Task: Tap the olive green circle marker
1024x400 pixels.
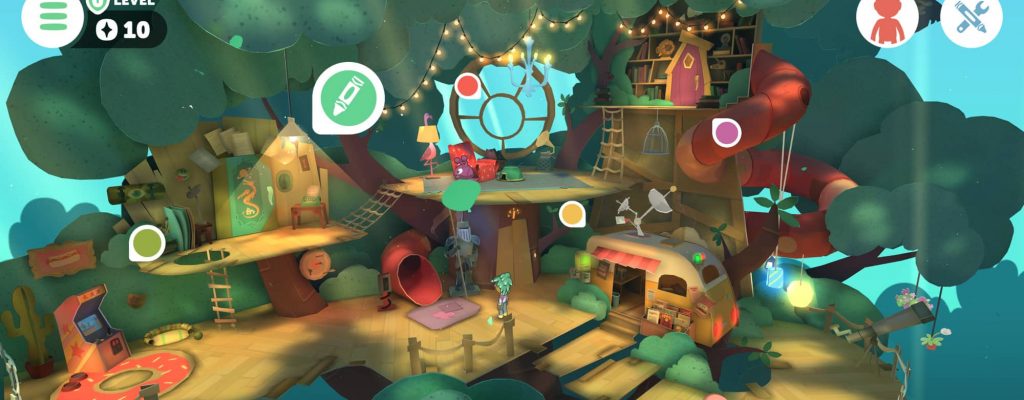Action: 147,242
